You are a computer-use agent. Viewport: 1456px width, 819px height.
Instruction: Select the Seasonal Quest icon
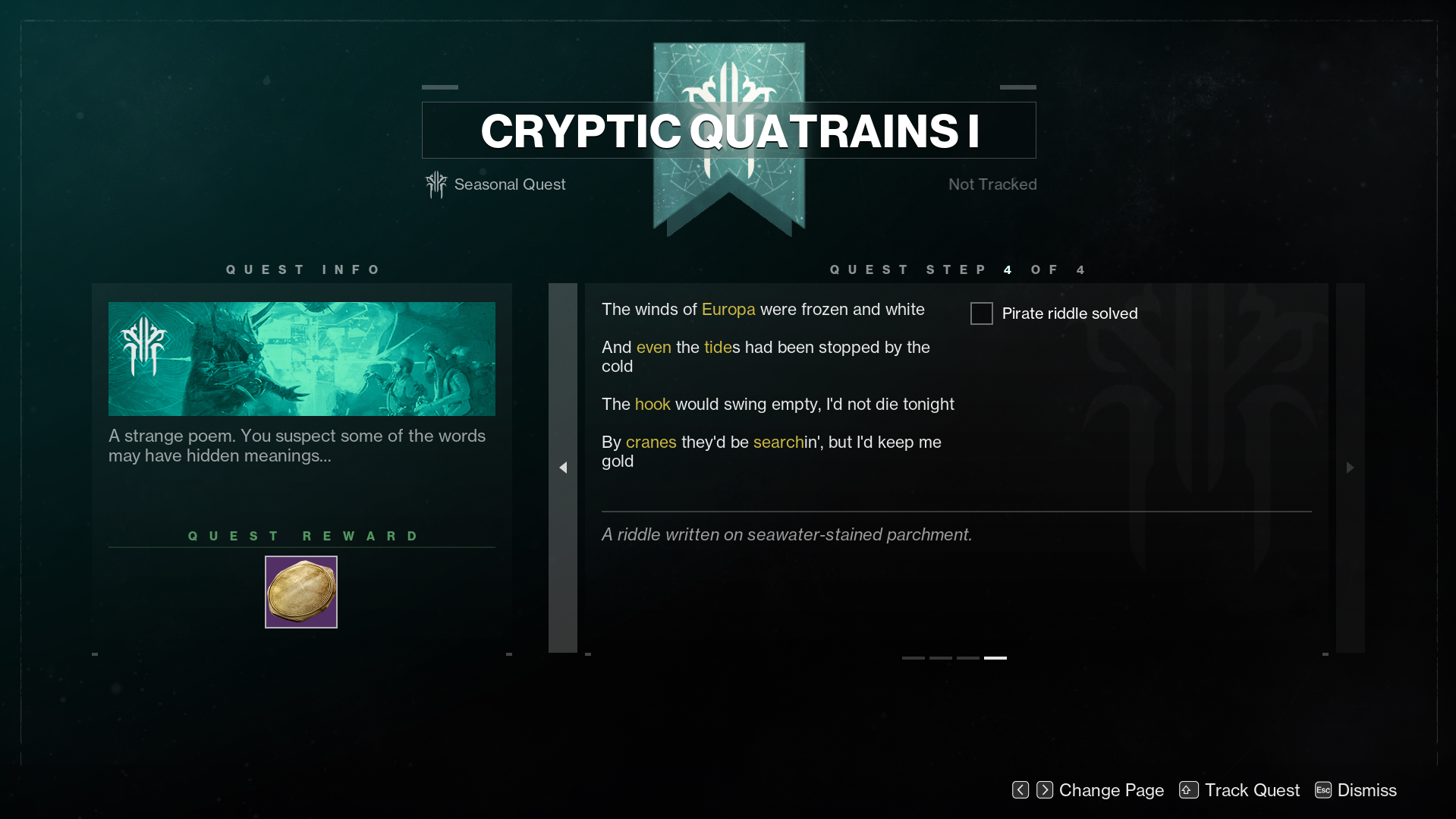[435, 184]
